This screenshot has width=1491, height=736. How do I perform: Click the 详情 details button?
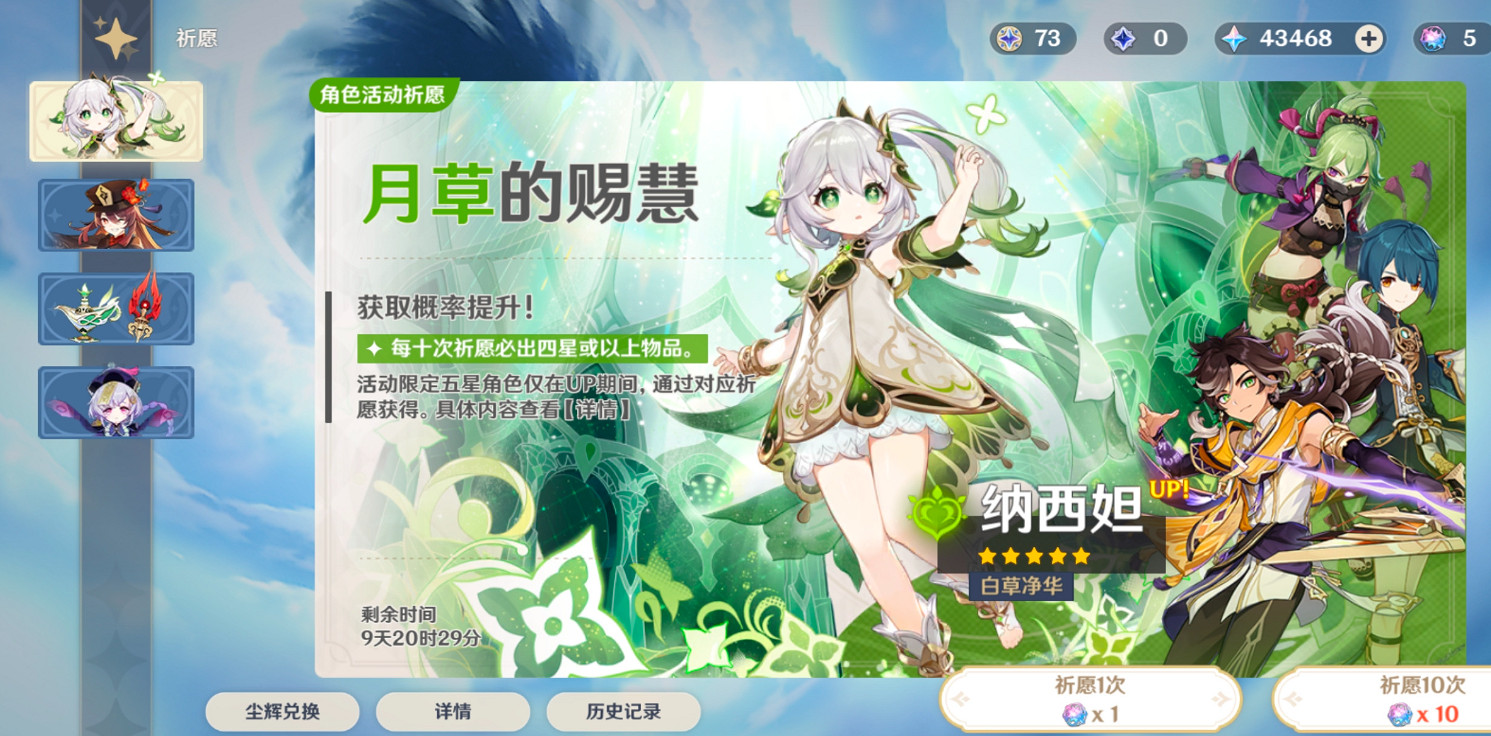point(452,711)
